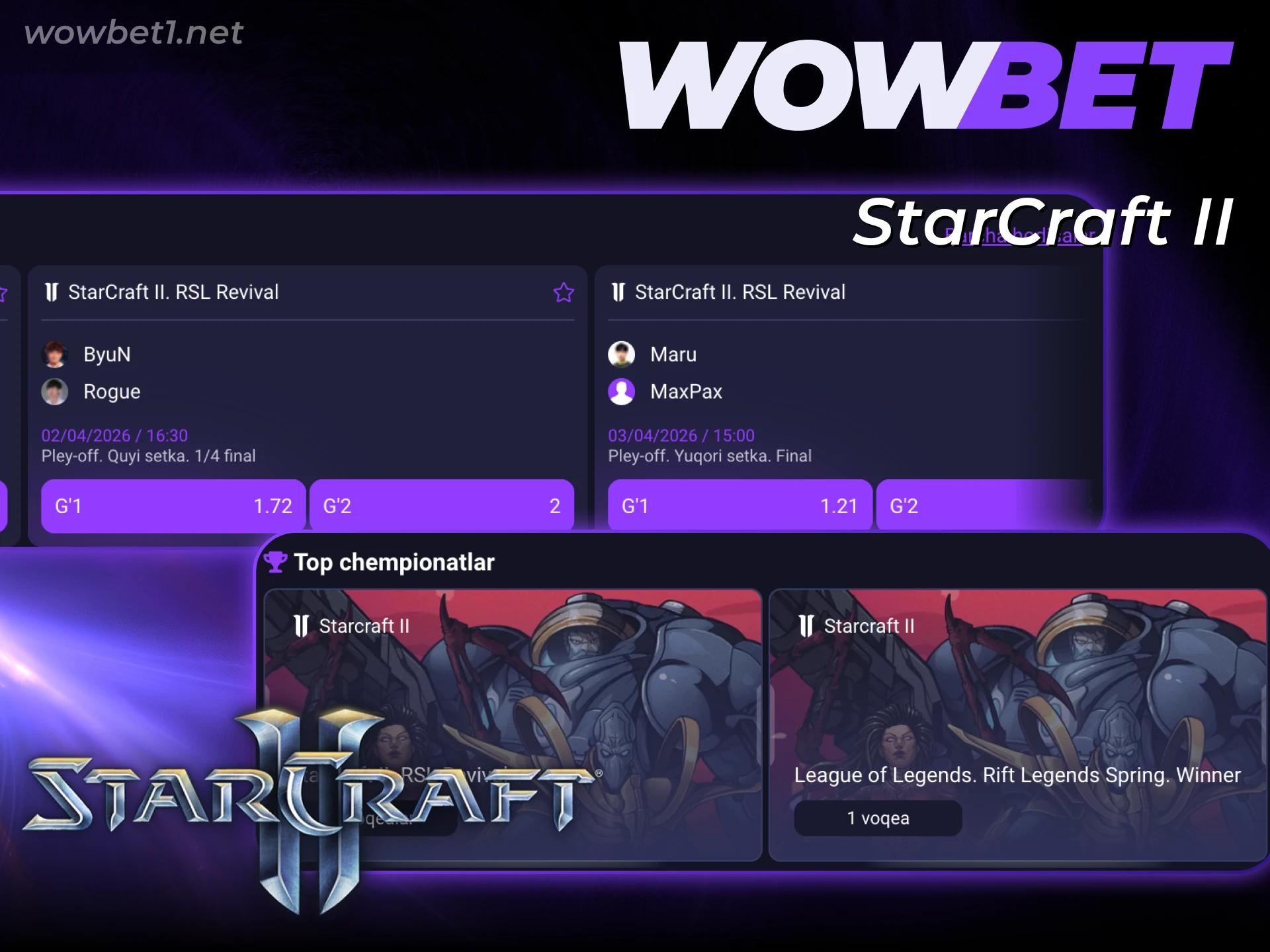Click ByuN's player avatar

(x=56, y=354)
